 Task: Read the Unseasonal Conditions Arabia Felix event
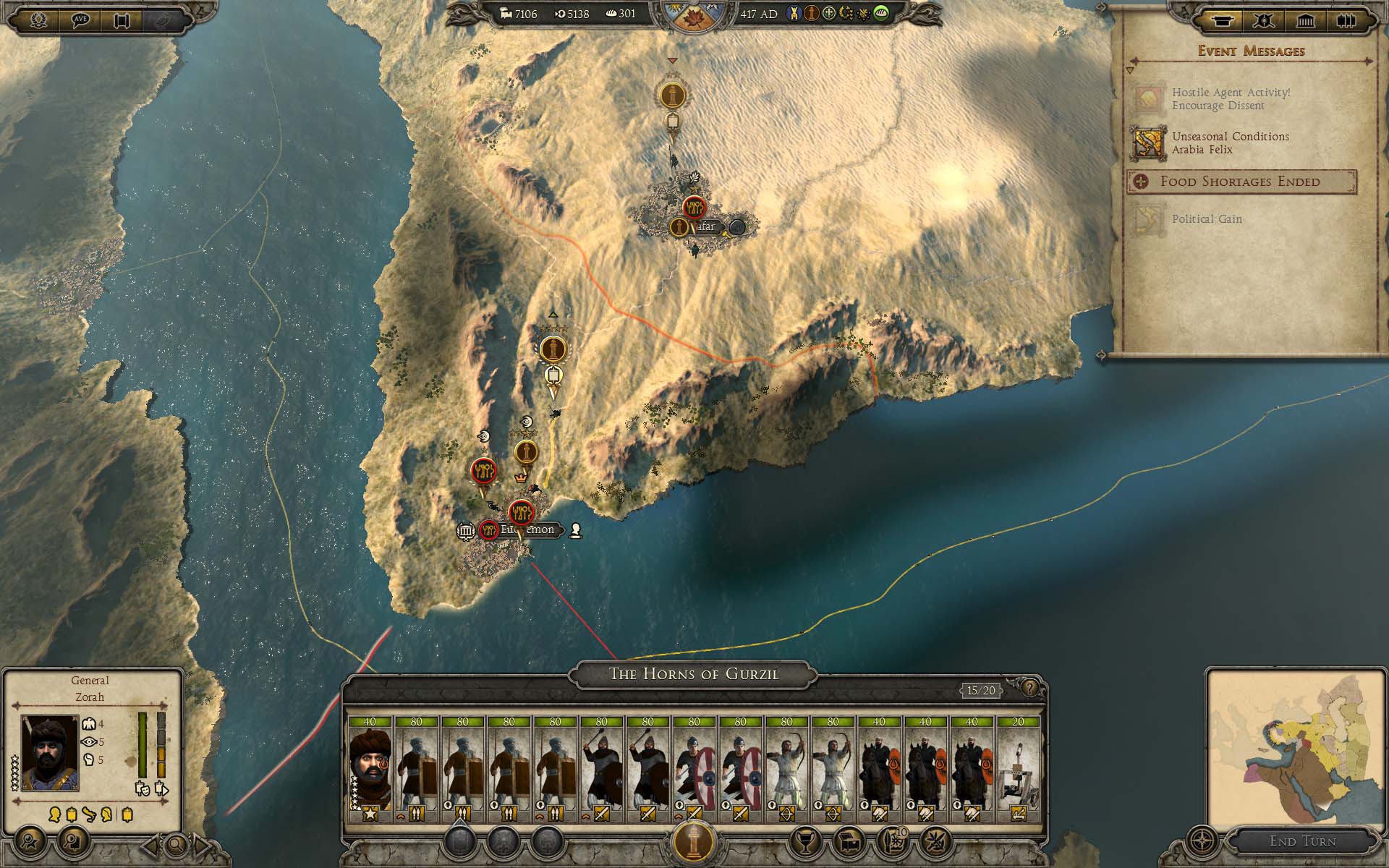tap(1230, 143)
